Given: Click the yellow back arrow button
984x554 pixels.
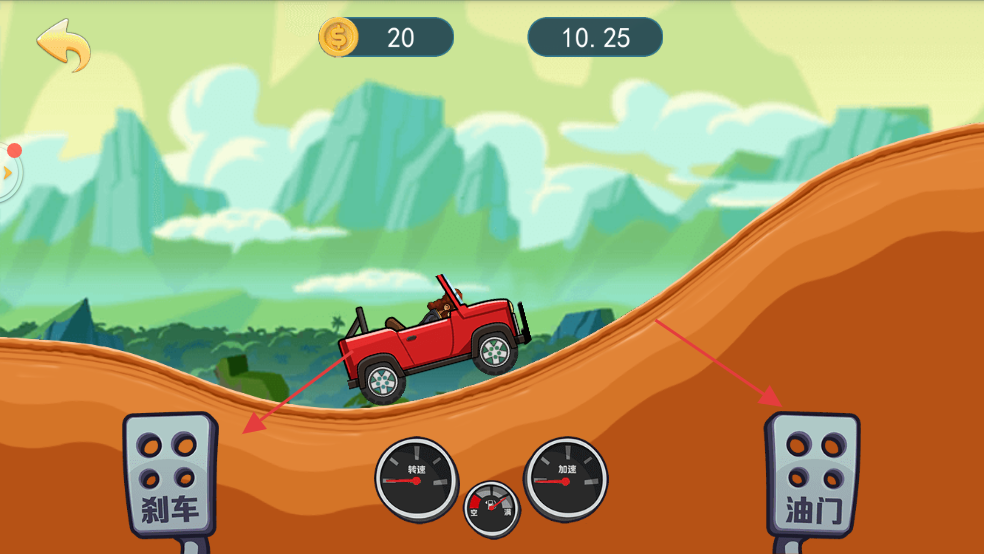Looking at the screenshot, I should coord(63,44).
